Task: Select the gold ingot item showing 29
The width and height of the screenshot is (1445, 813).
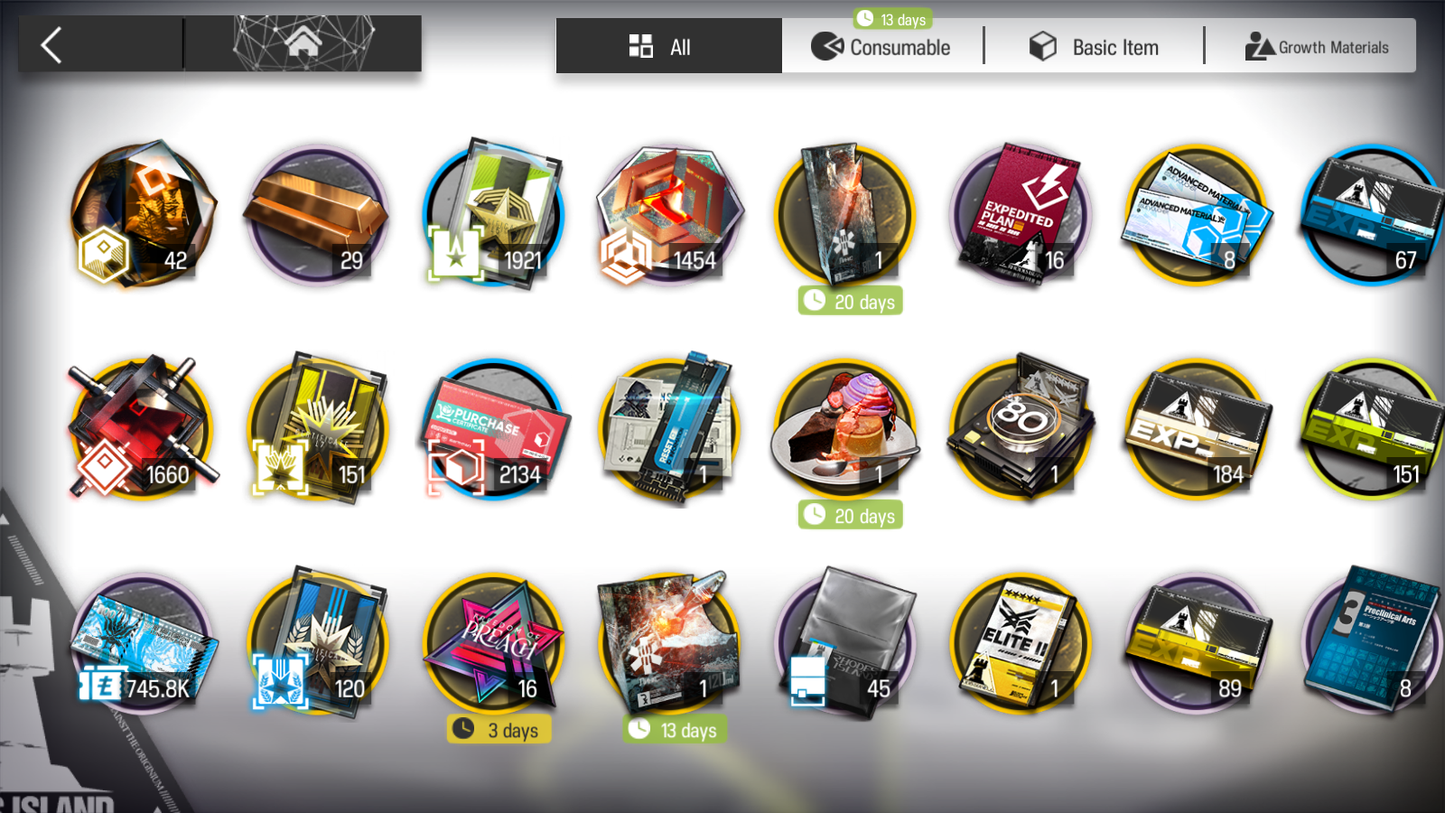Action: [316, 214]
